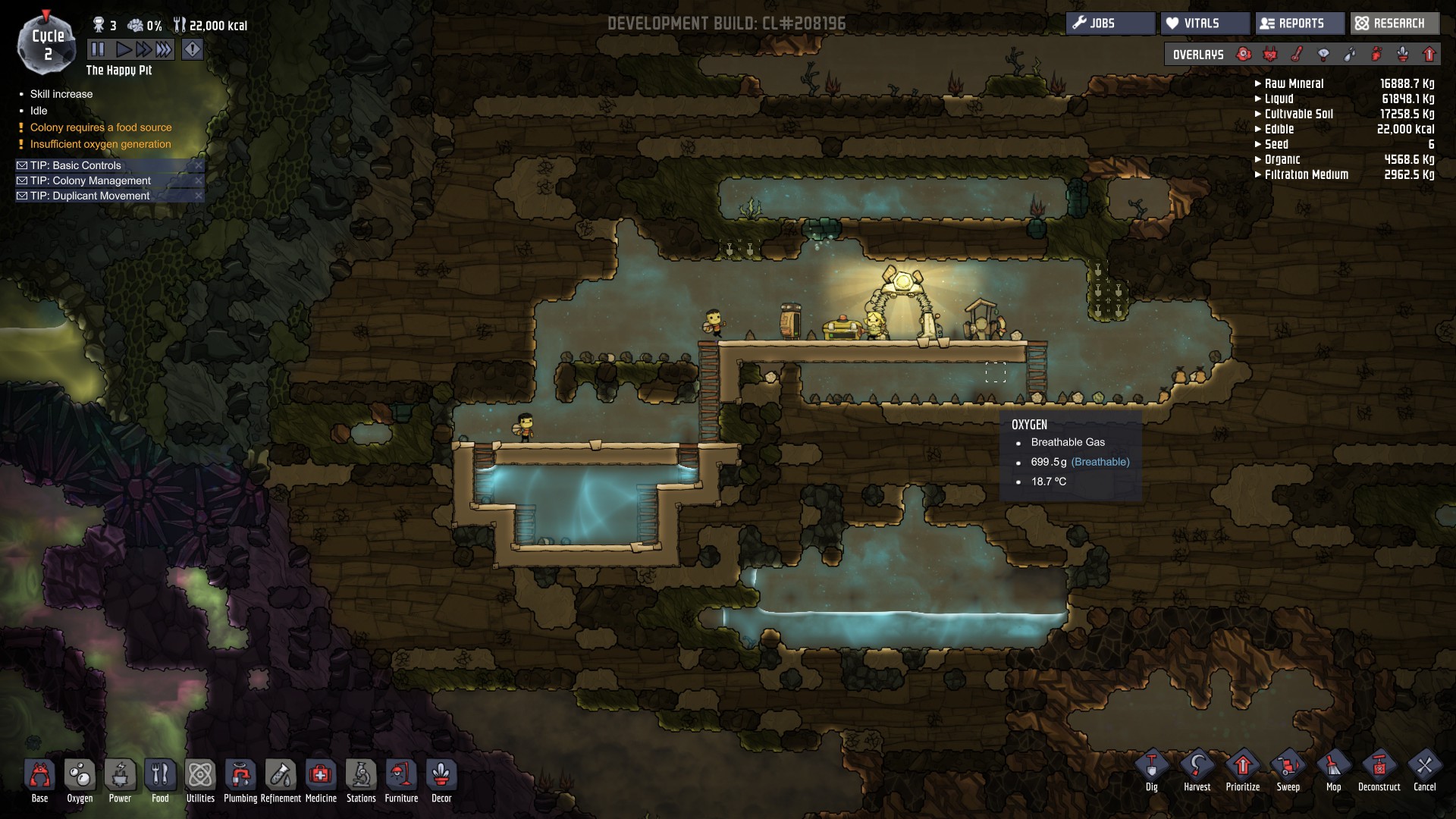
Task: Select the Dig tool
Action: click(x=1151, y=770)
